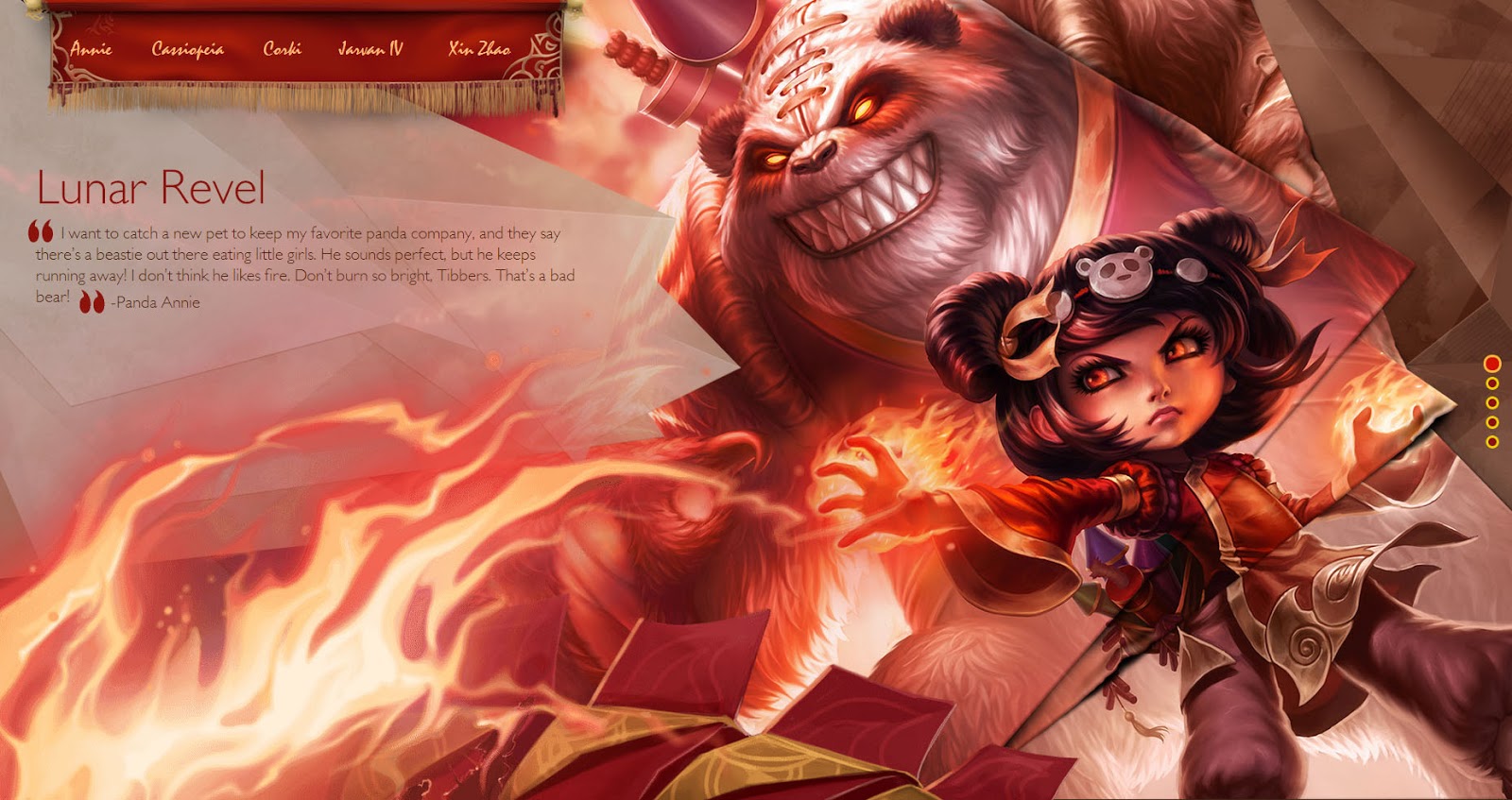Screen dimensions: 1512x800
Task: Jump to the third slide dot
Action: pos(1492,402)
